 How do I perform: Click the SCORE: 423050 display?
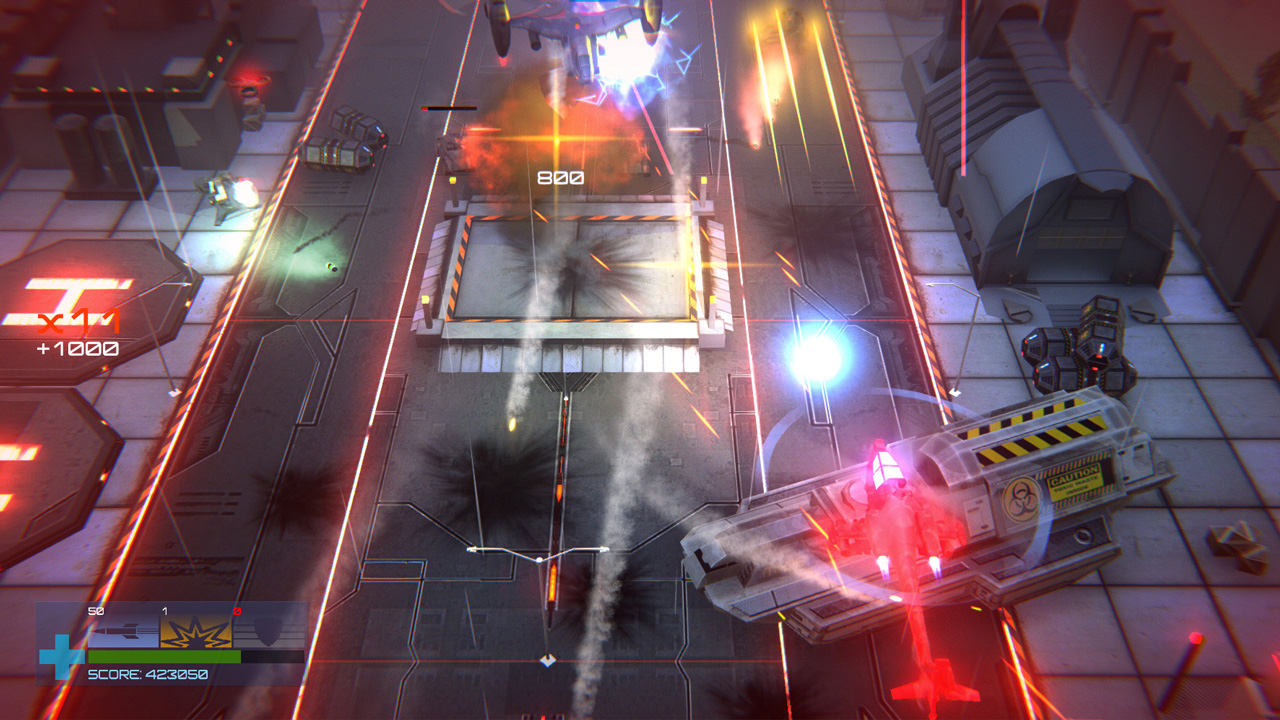(x=148, y=674)
